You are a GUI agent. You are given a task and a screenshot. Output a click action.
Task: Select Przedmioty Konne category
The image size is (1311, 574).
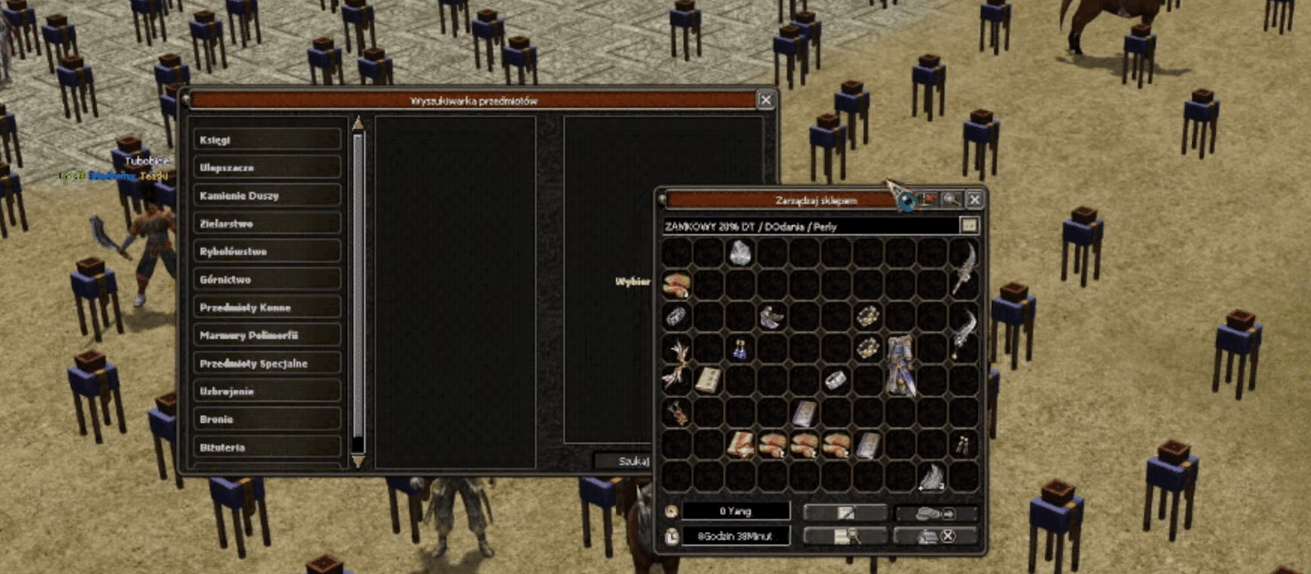click(267, 308)
